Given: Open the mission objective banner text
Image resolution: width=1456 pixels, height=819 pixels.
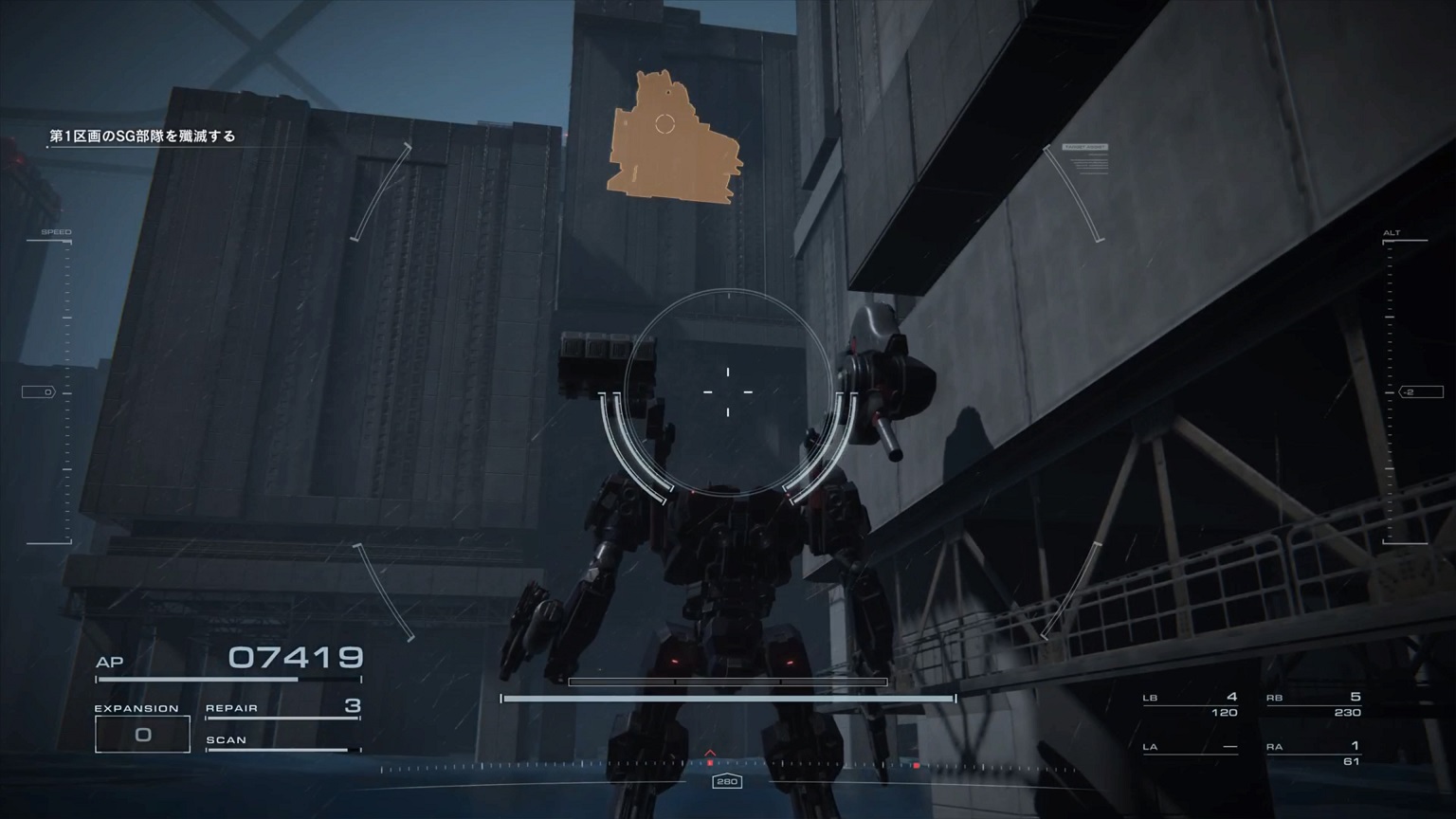Looking at the screenshot, I should click(144, 136).
